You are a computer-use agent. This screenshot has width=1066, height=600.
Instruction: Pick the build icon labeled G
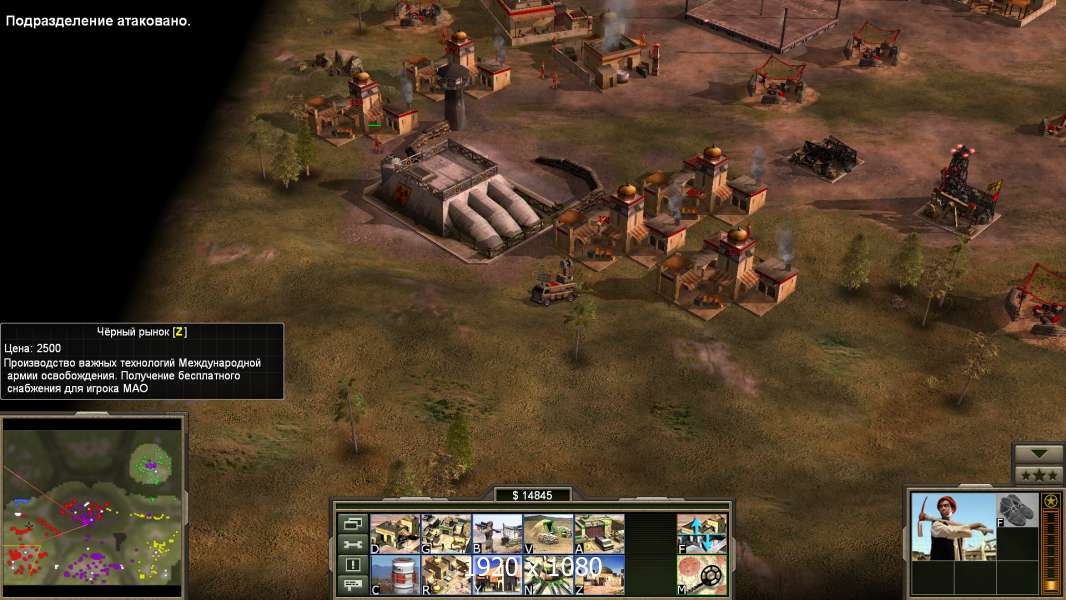[x=445, y=533]
